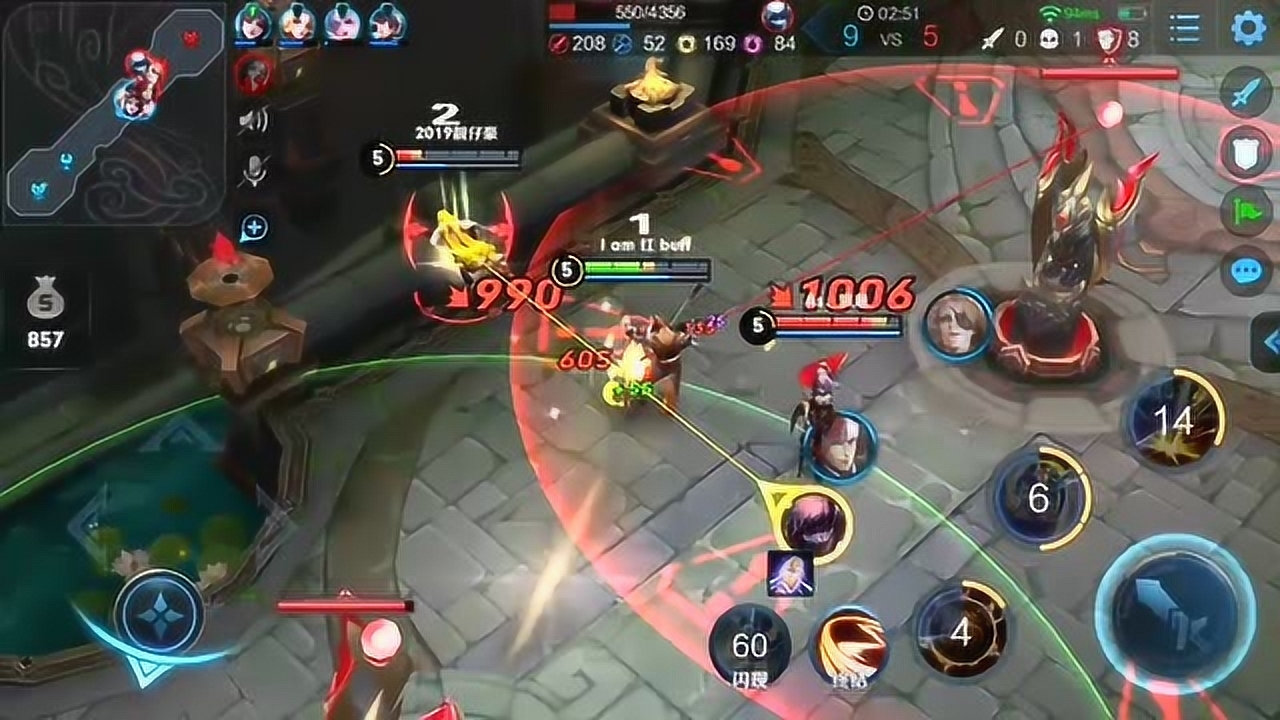The image size is (1280, 720).
Task: Expand the side panel arrow
Action: pos(1268,343)
